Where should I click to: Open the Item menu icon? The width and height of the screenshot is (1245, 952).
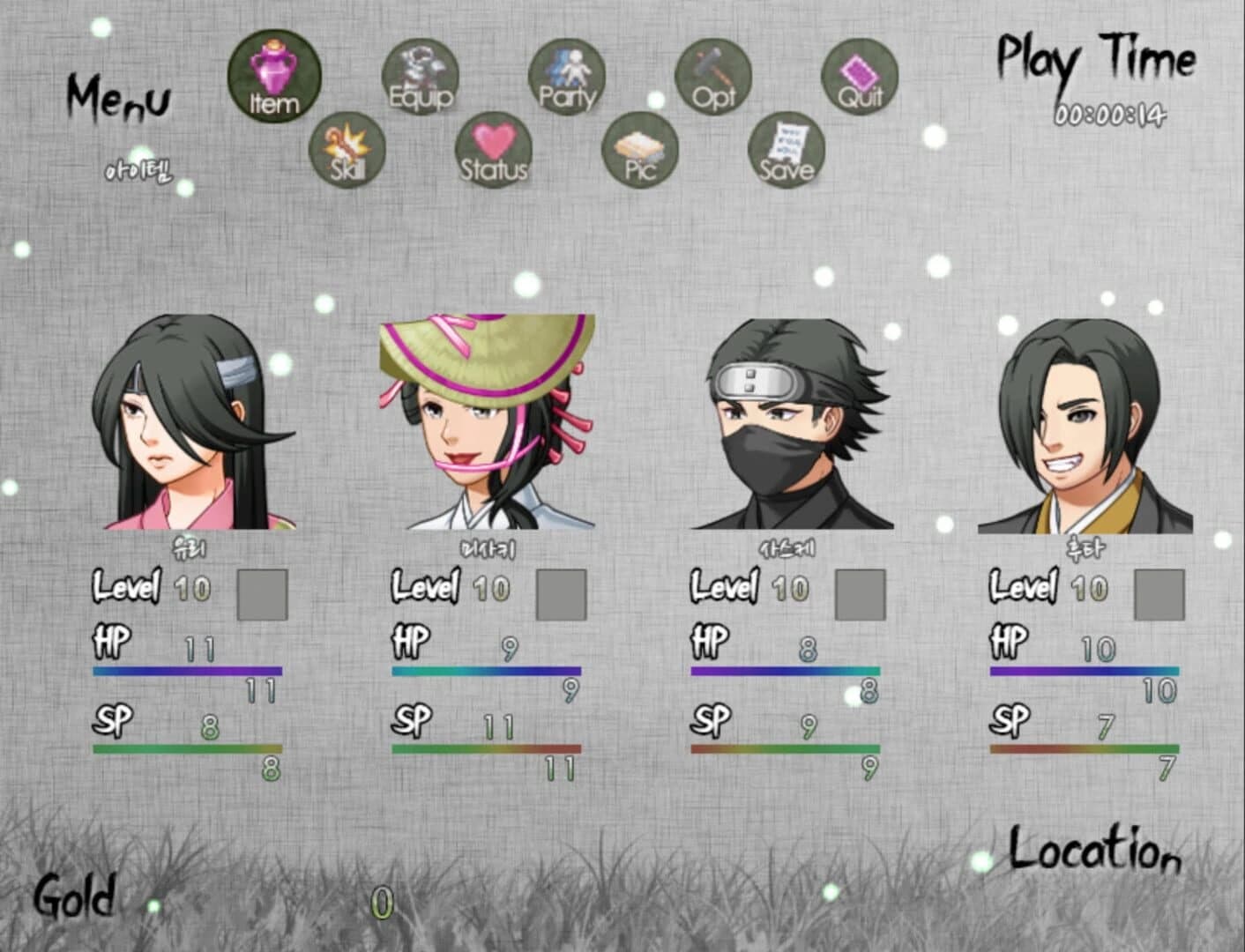tap(273, 78)
